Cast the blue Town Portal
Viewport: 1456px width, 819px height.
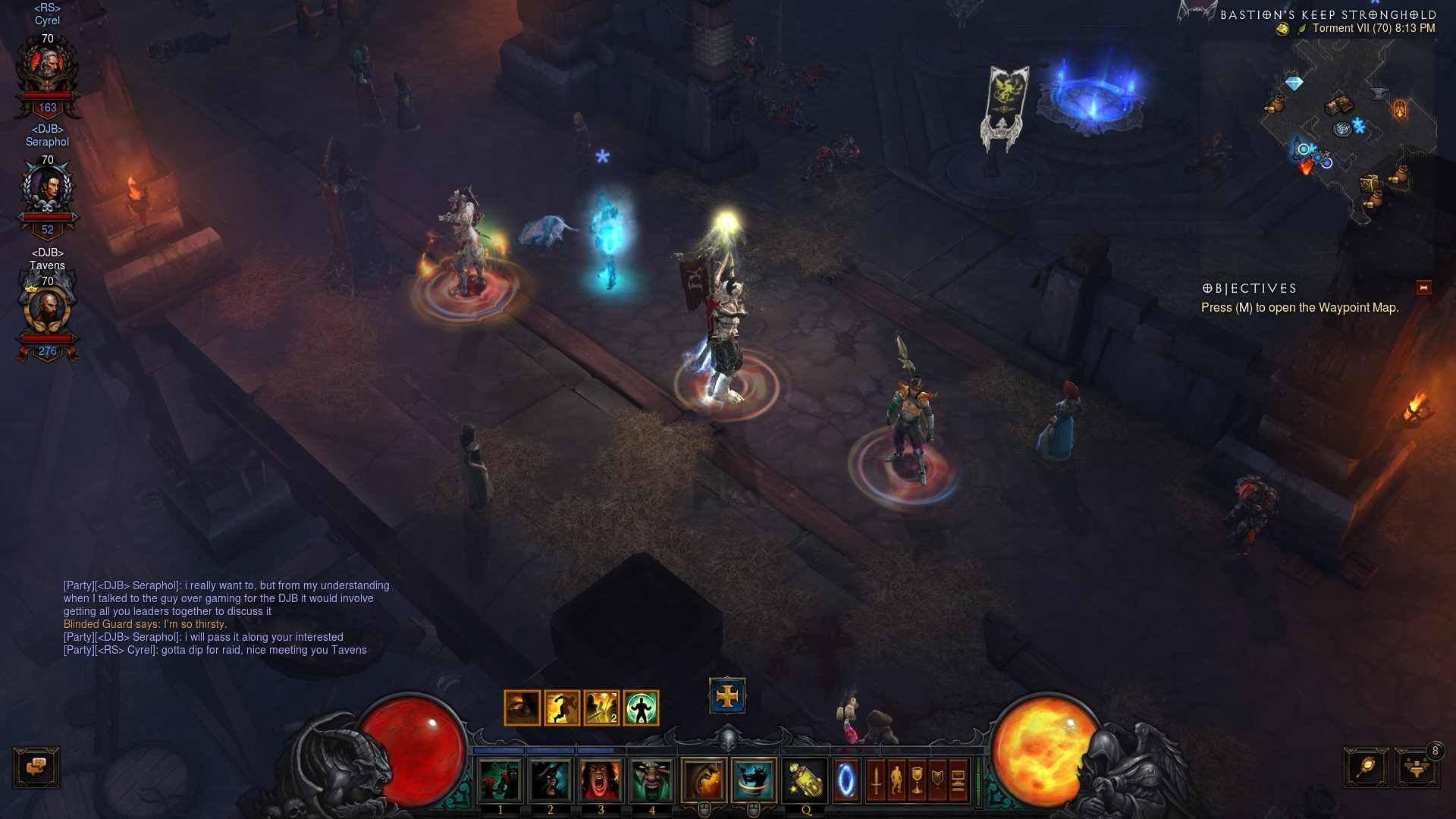[846, 780]
